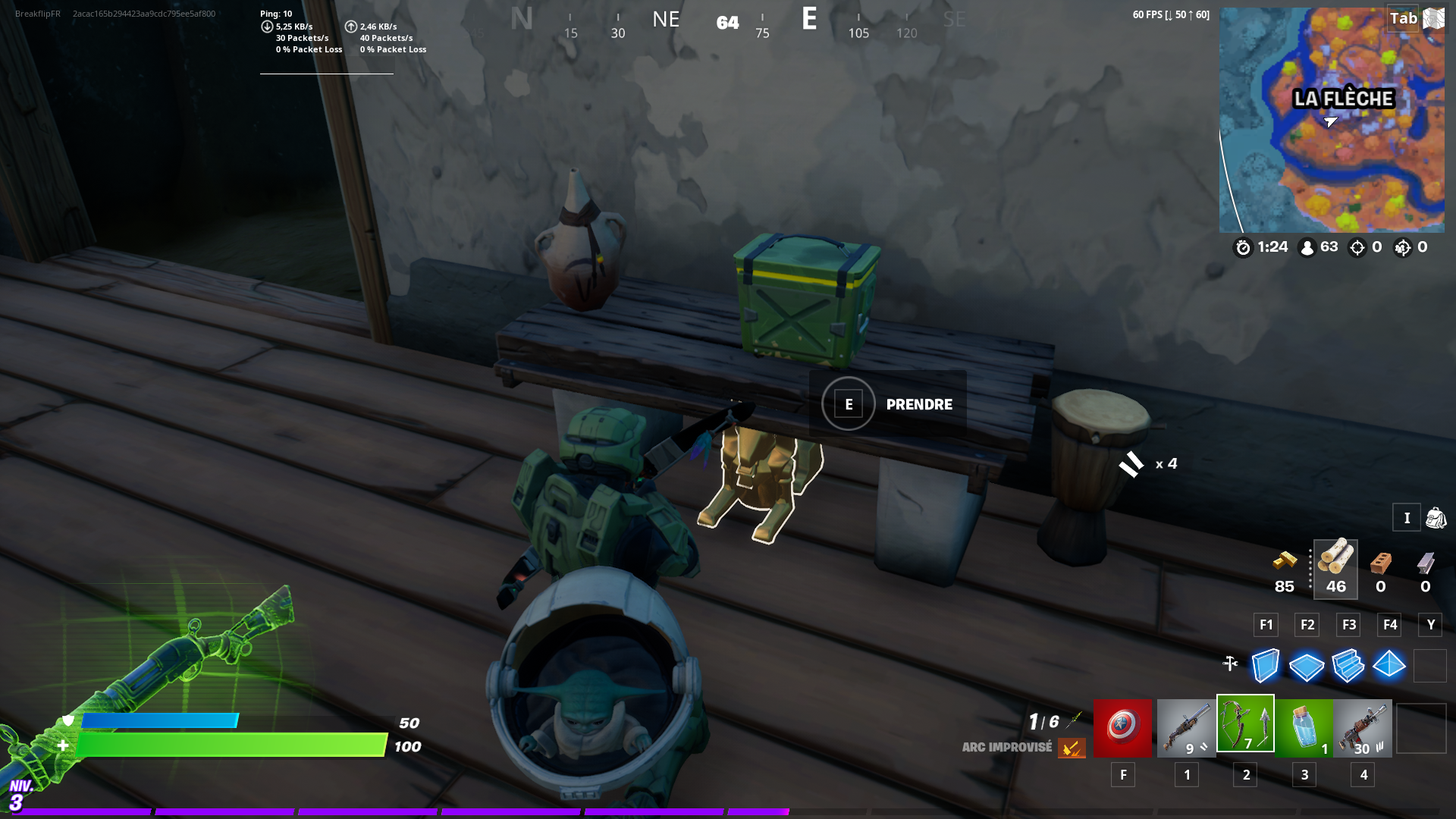Expand the map using the Tab key button
The width and height of the screenshot is (1456, 819).
(1403, 18)
